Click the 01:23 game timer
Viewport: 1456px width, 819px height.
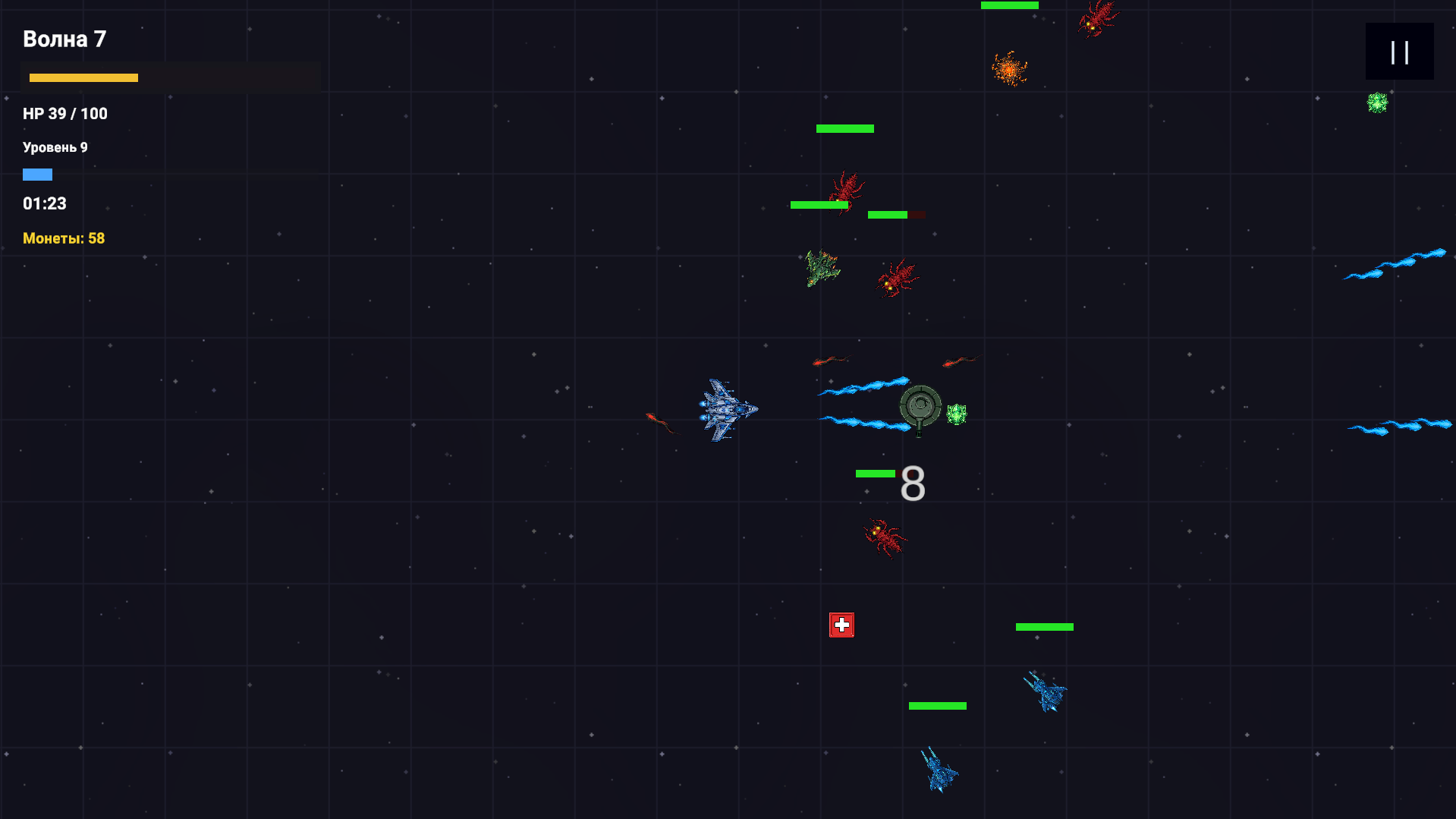(x=44, y=203)
